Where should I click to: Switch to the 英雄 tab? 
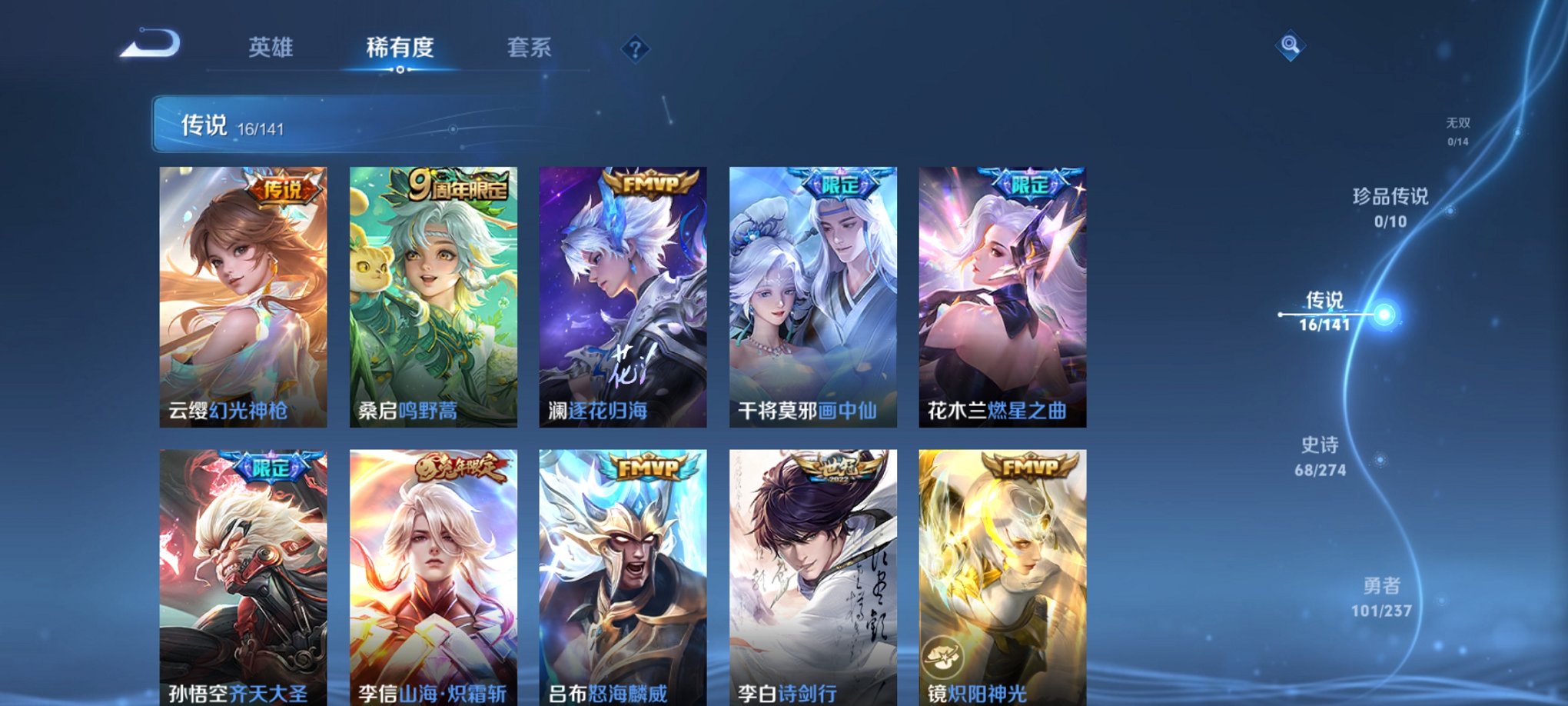point(271,48)
